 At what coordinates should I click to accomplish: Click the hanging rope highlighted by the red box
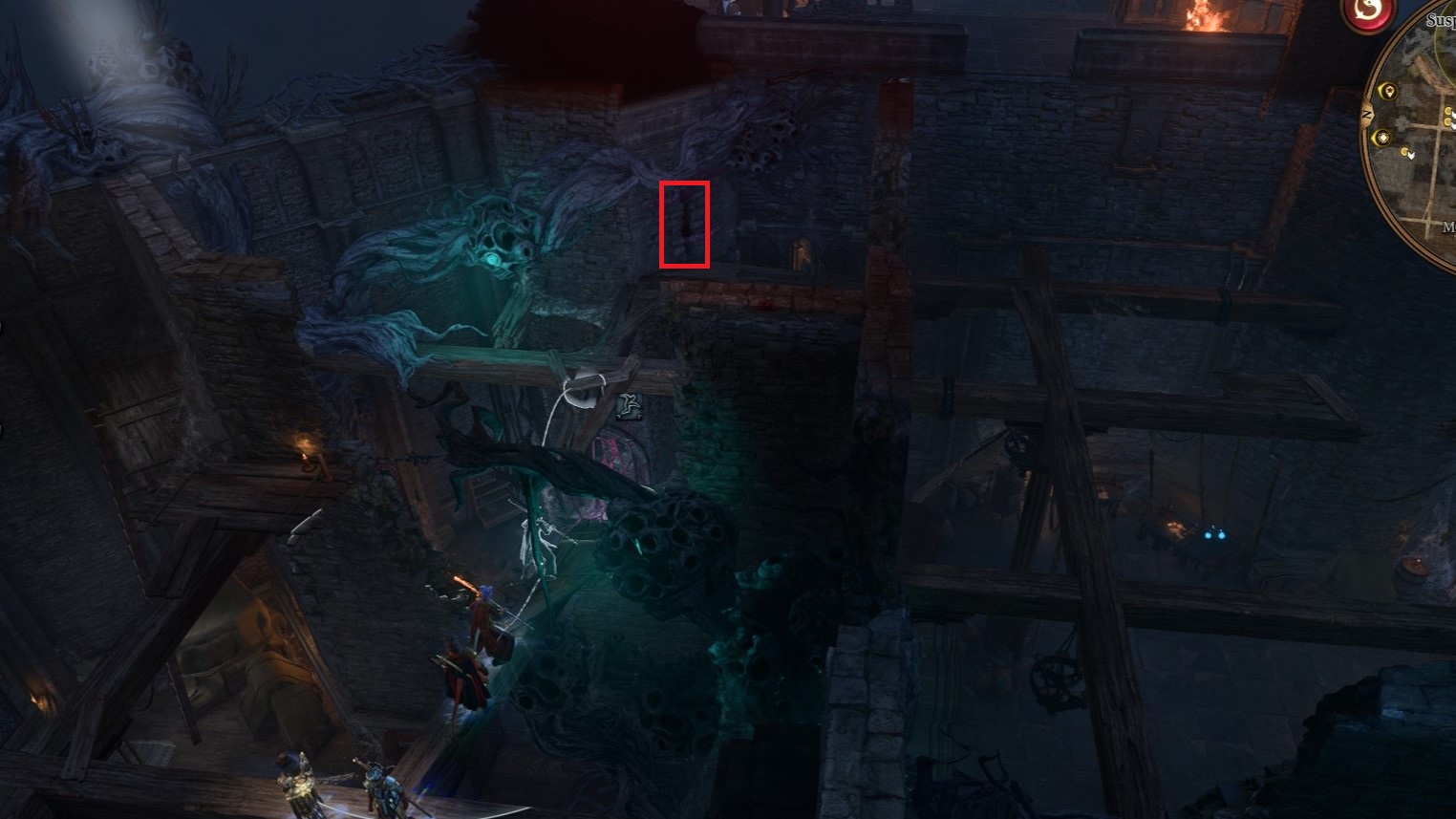(683, 225)
